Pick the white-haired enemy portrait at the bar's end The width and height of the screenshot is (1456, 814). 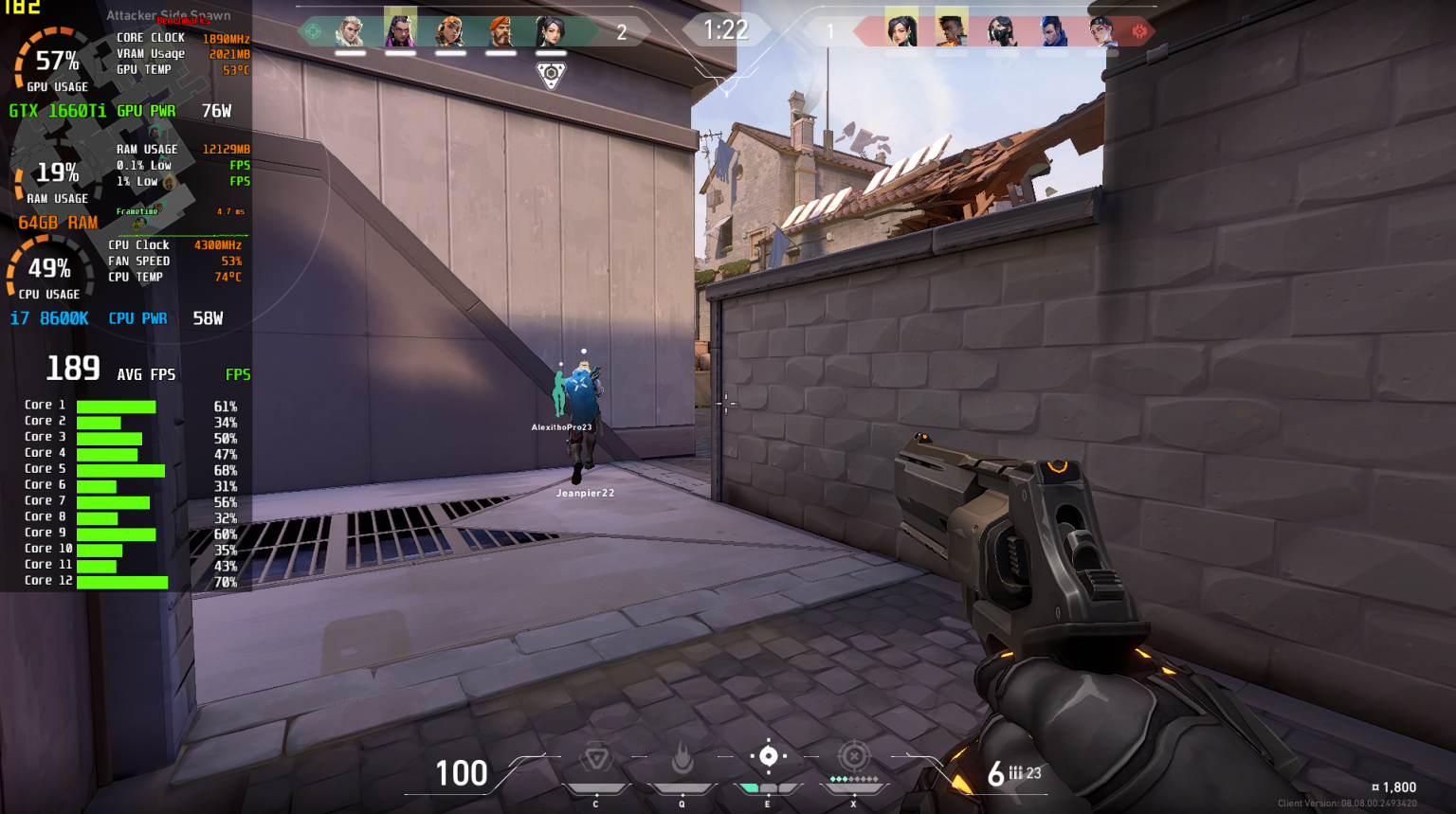click(1101, 31)
